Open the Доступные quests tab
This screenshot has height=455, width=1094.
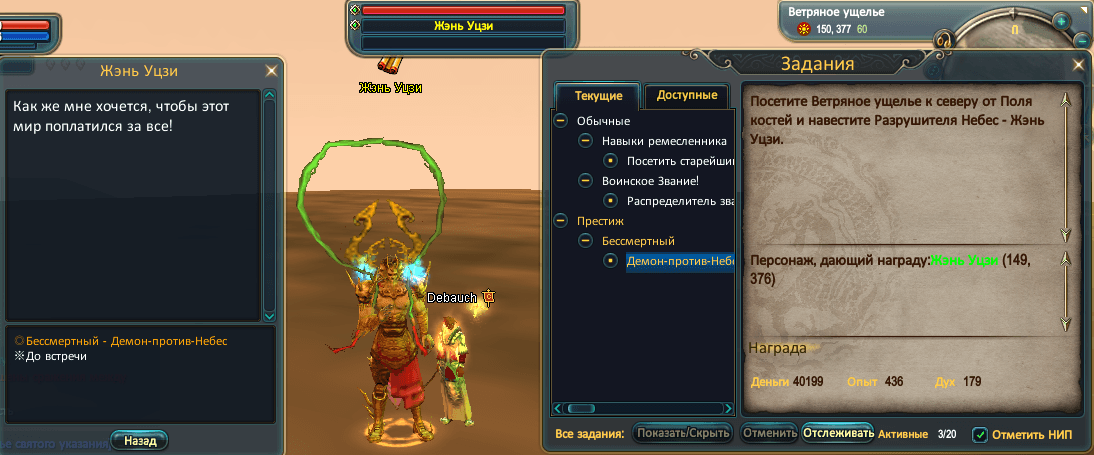687,96
